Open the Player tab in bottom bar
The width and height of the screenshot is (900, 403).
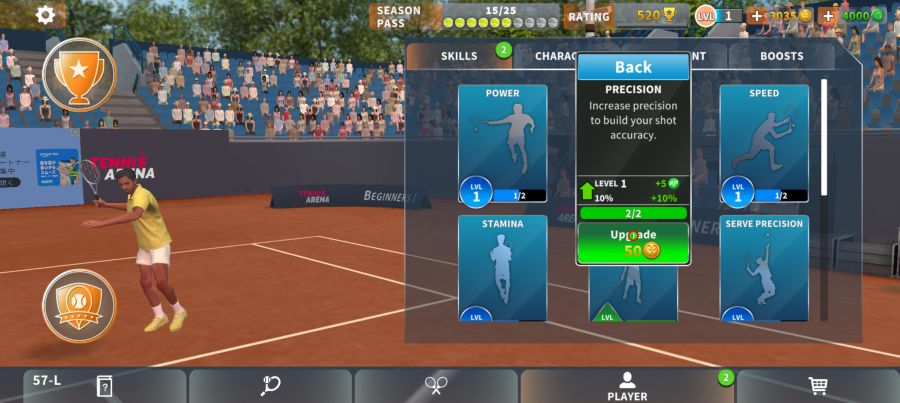(x=627, y=386)
